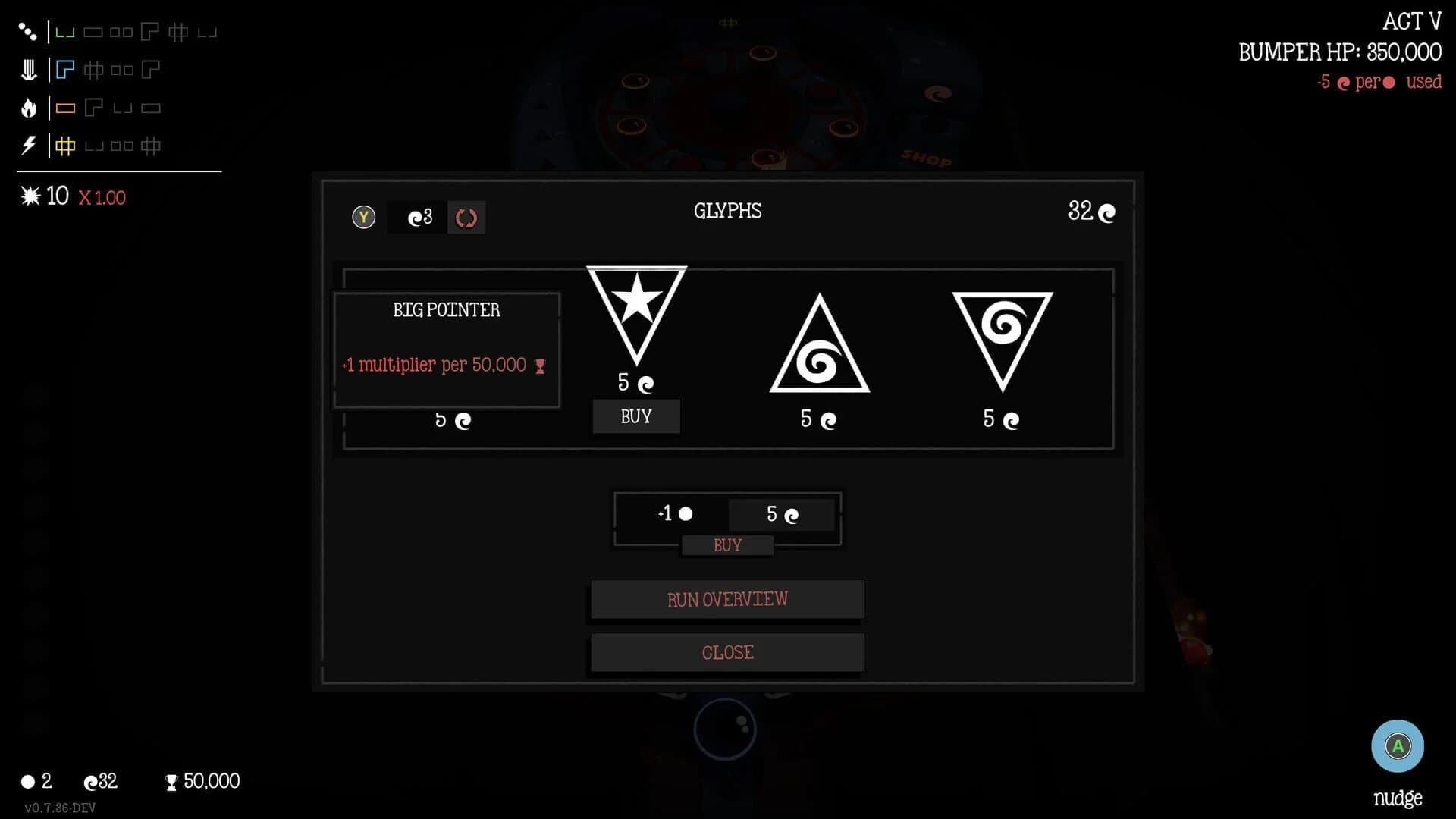1456x819 pixels.
Task: Expand the Run Overview panel
Action: (726, 599)
